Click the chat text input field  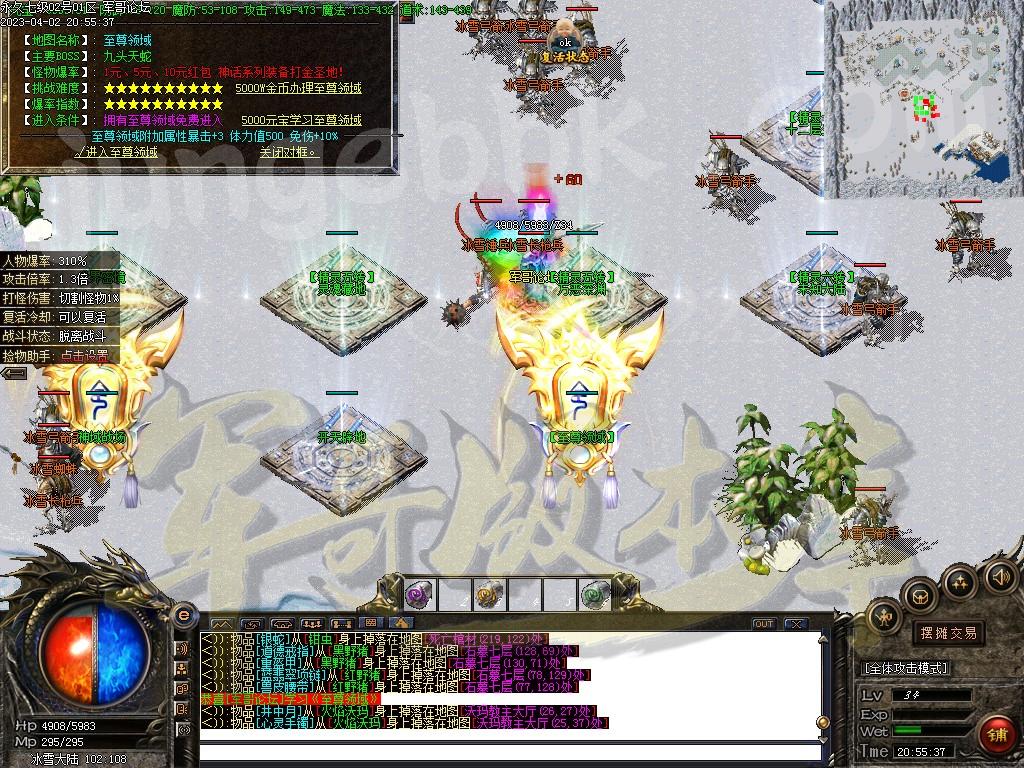(510, 751)
